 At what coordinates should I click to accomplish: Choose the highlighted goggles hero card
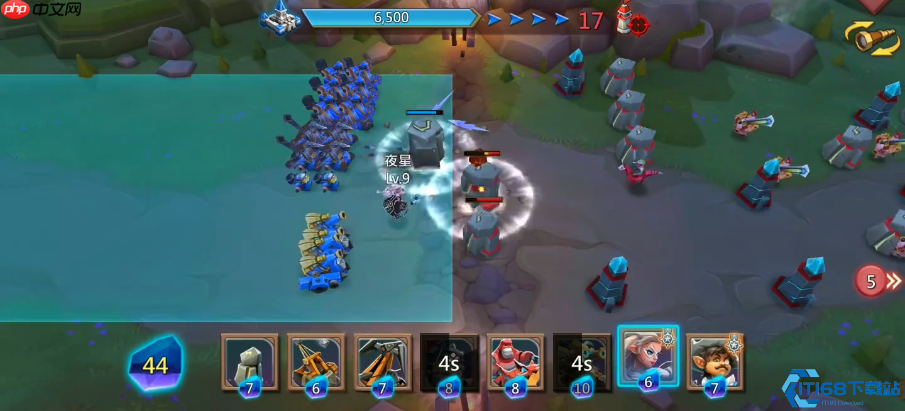[648, 358]
